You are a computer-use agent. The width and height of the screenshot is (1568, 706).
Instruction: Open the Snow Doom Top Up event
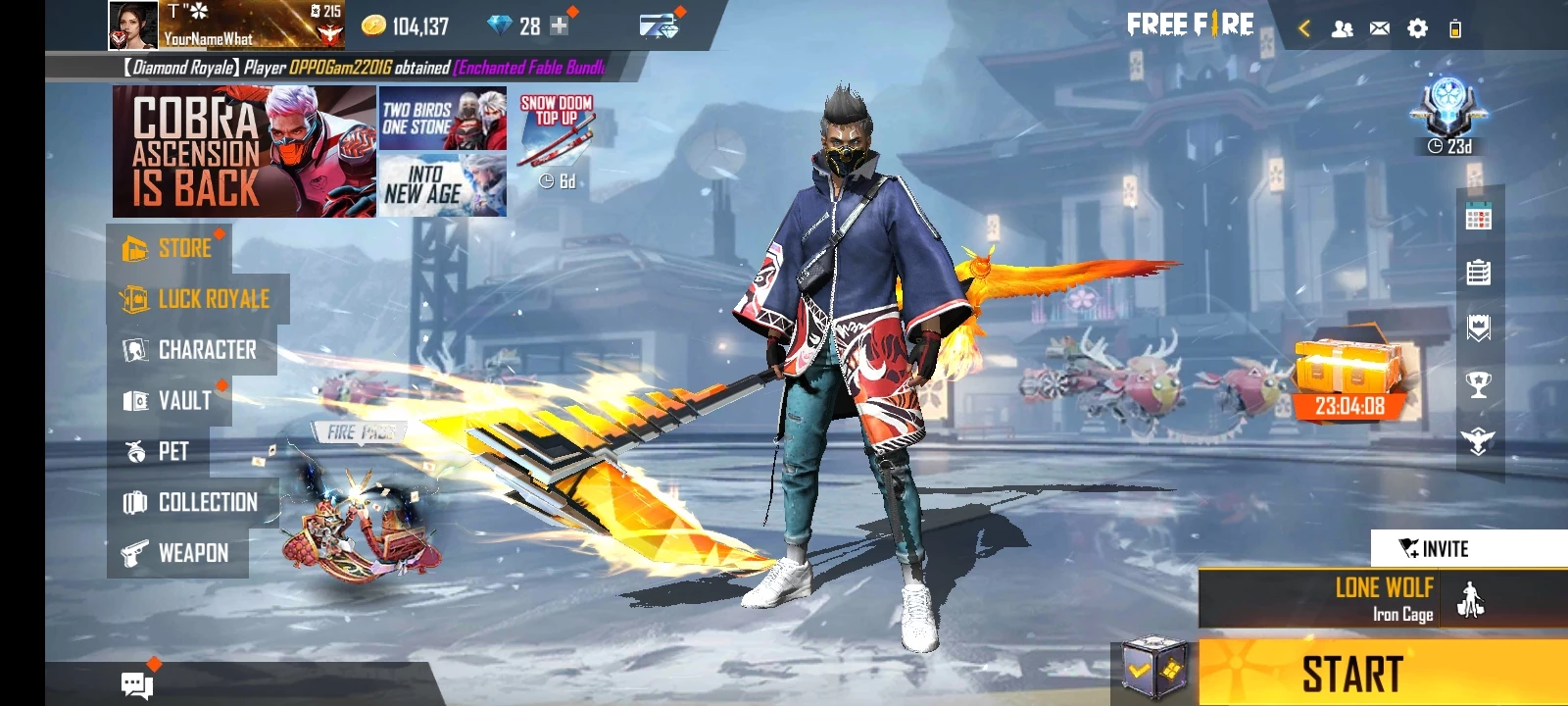click(556, 137)
